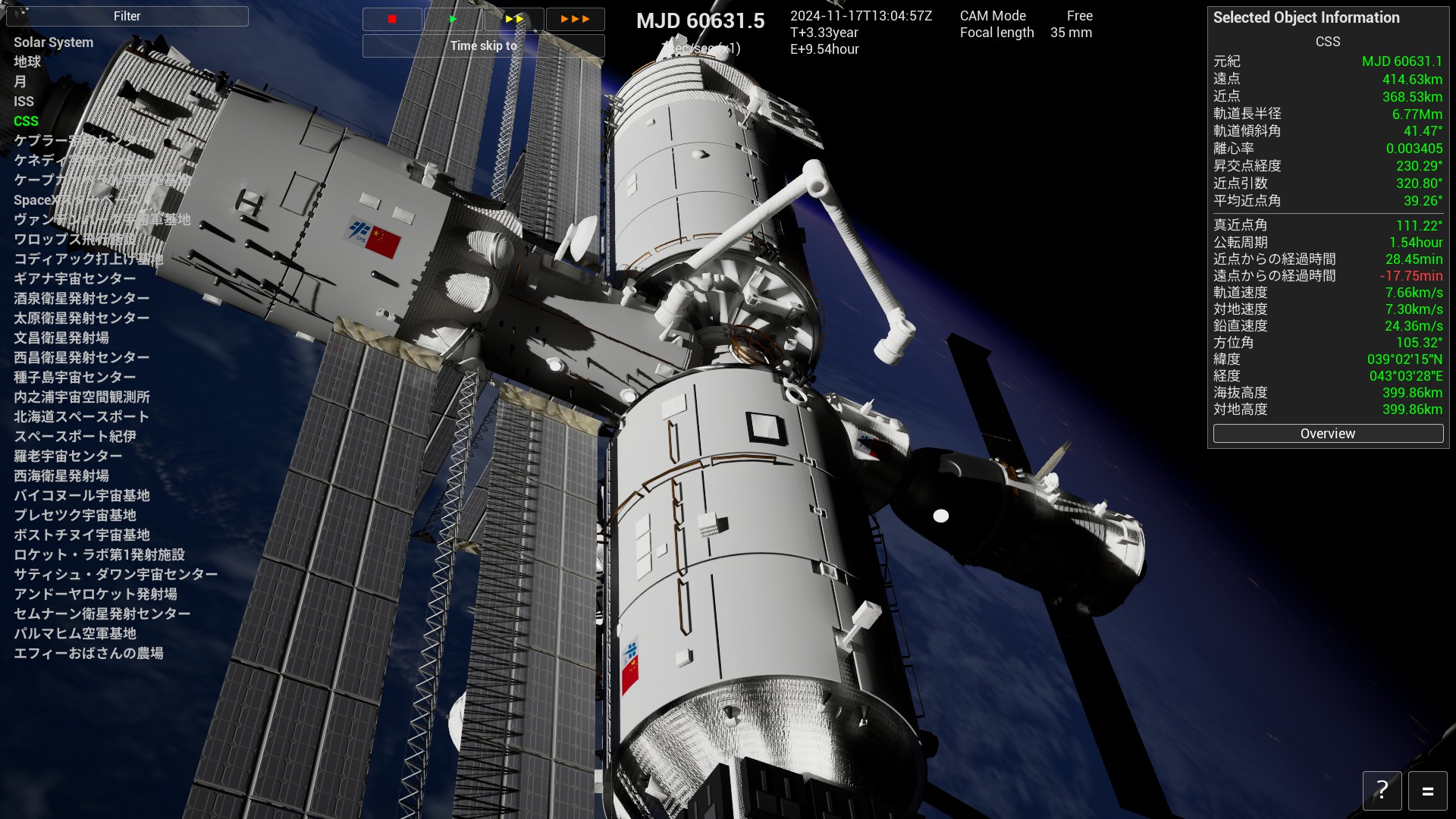Click the Filter input field

point(127,16)
